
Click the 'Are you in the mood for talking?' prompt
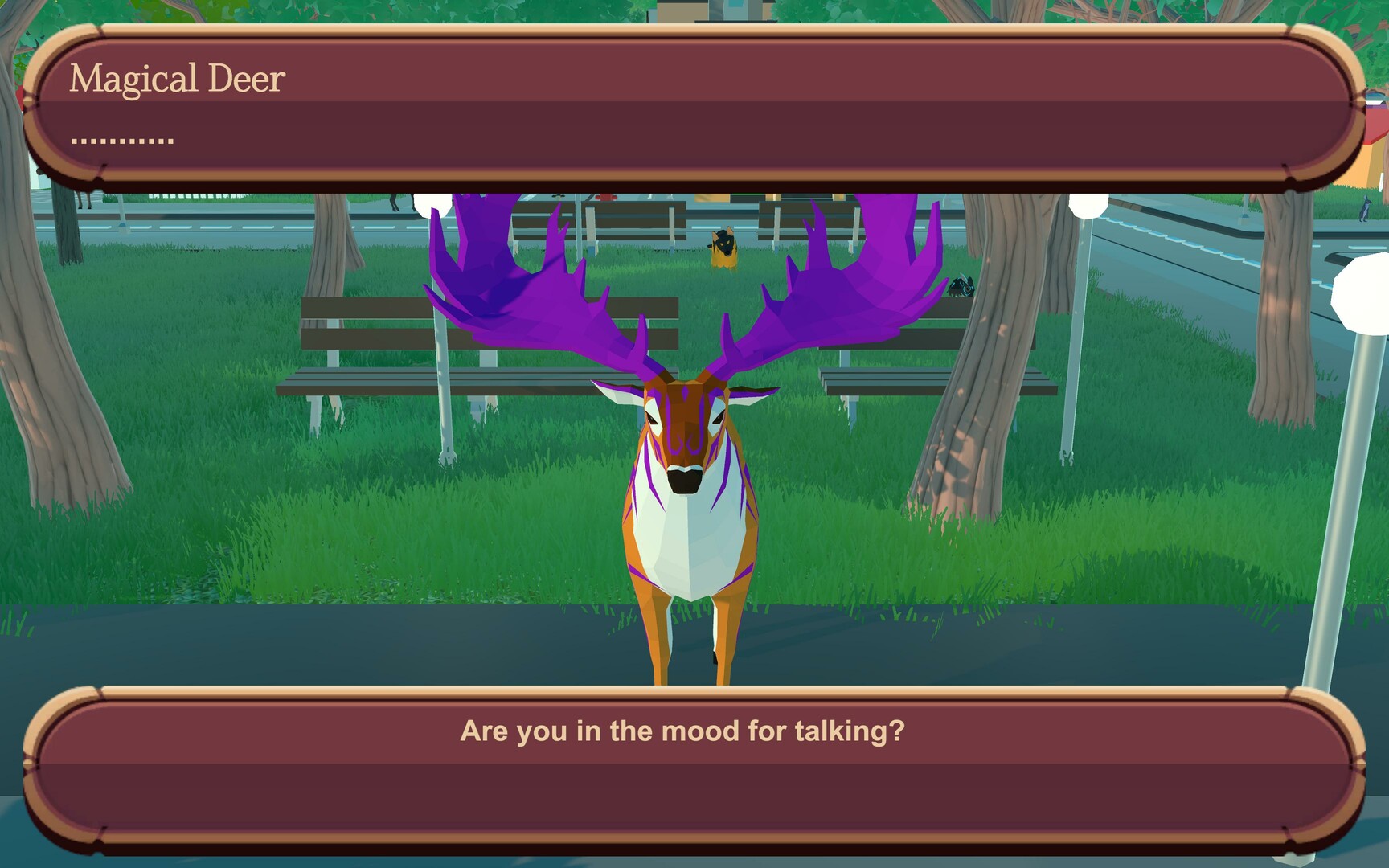click(683, 731)
